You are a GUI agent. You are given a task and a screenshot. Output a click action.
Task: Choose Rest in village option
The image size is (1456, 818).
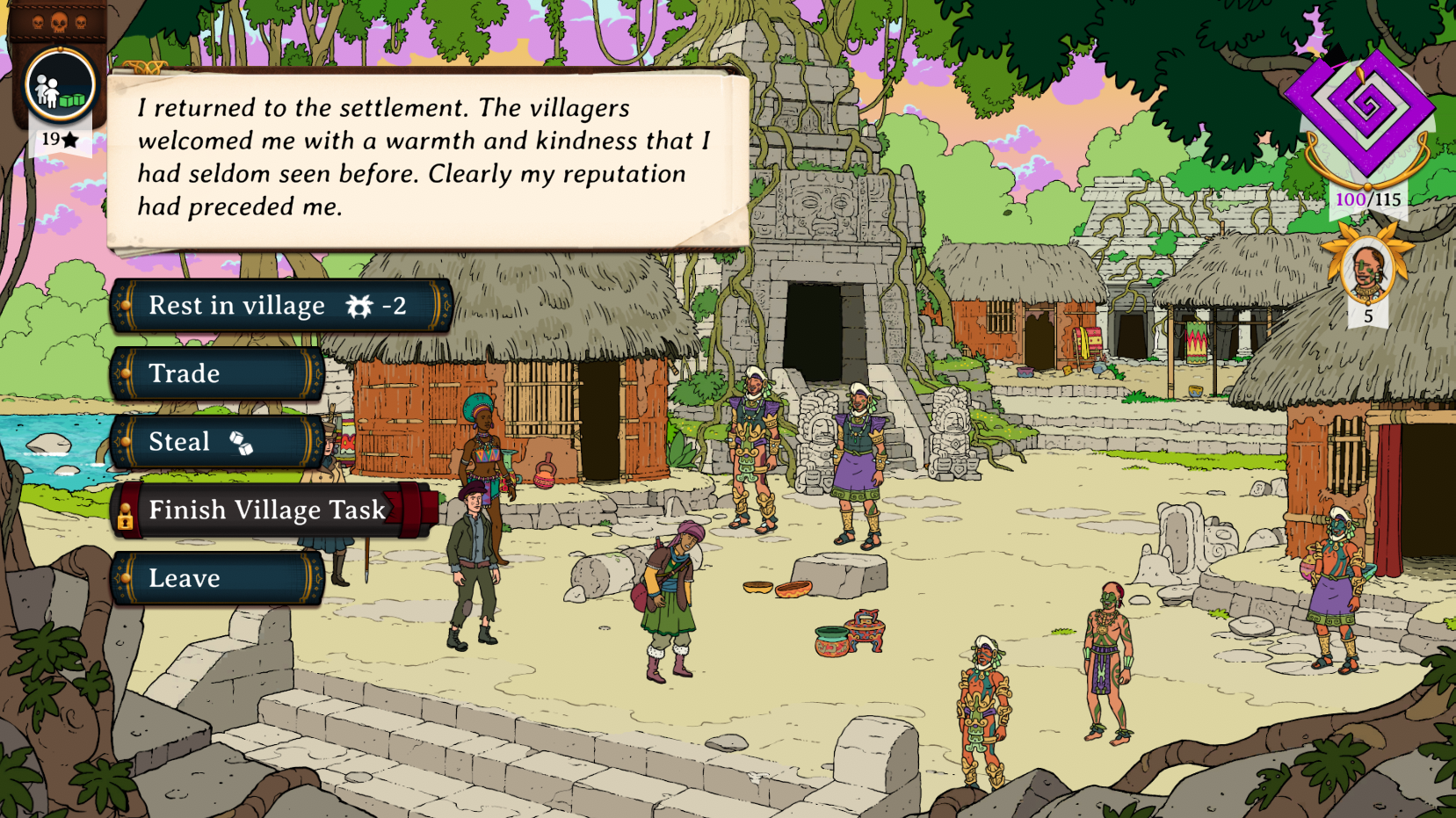coord(280,306)
